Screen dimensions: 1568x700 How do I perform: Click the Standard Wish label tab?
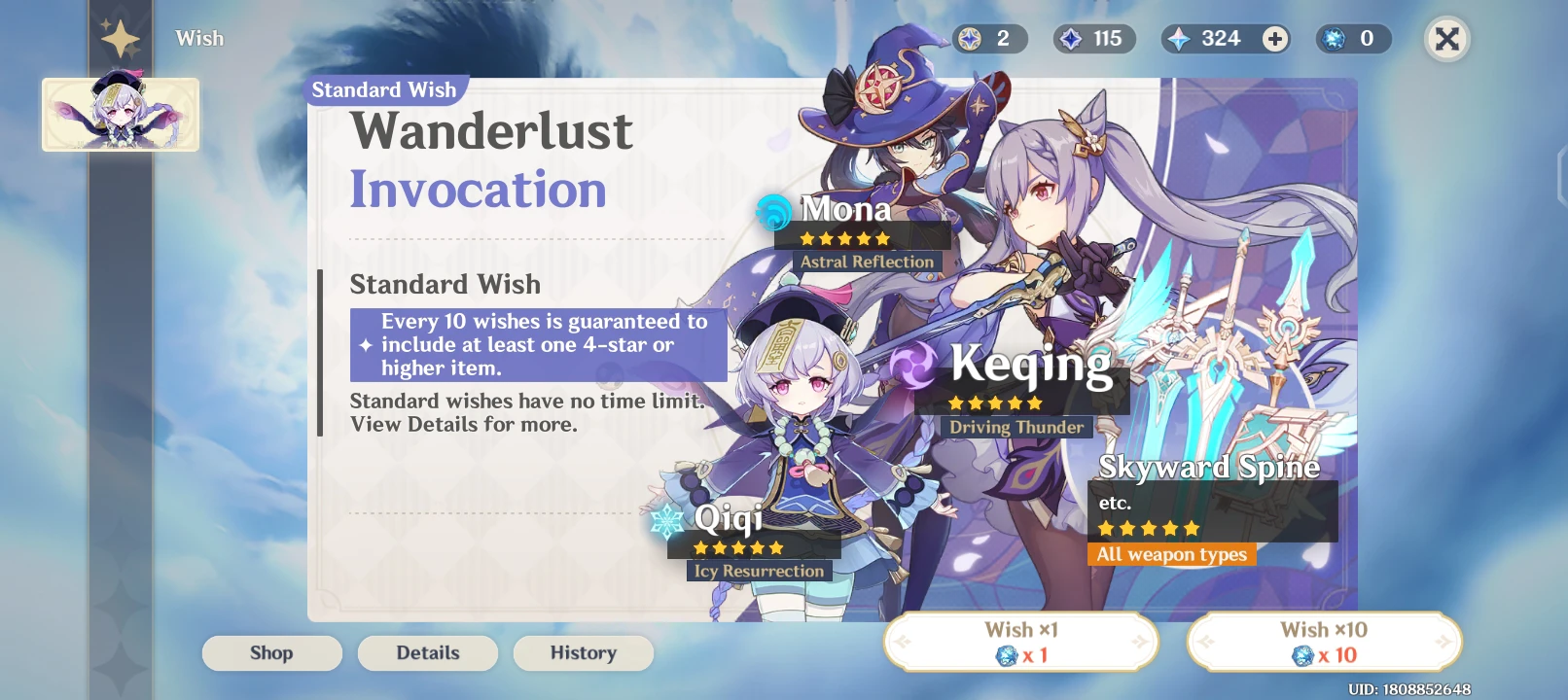pyautogui.click(x=383, y=89)
